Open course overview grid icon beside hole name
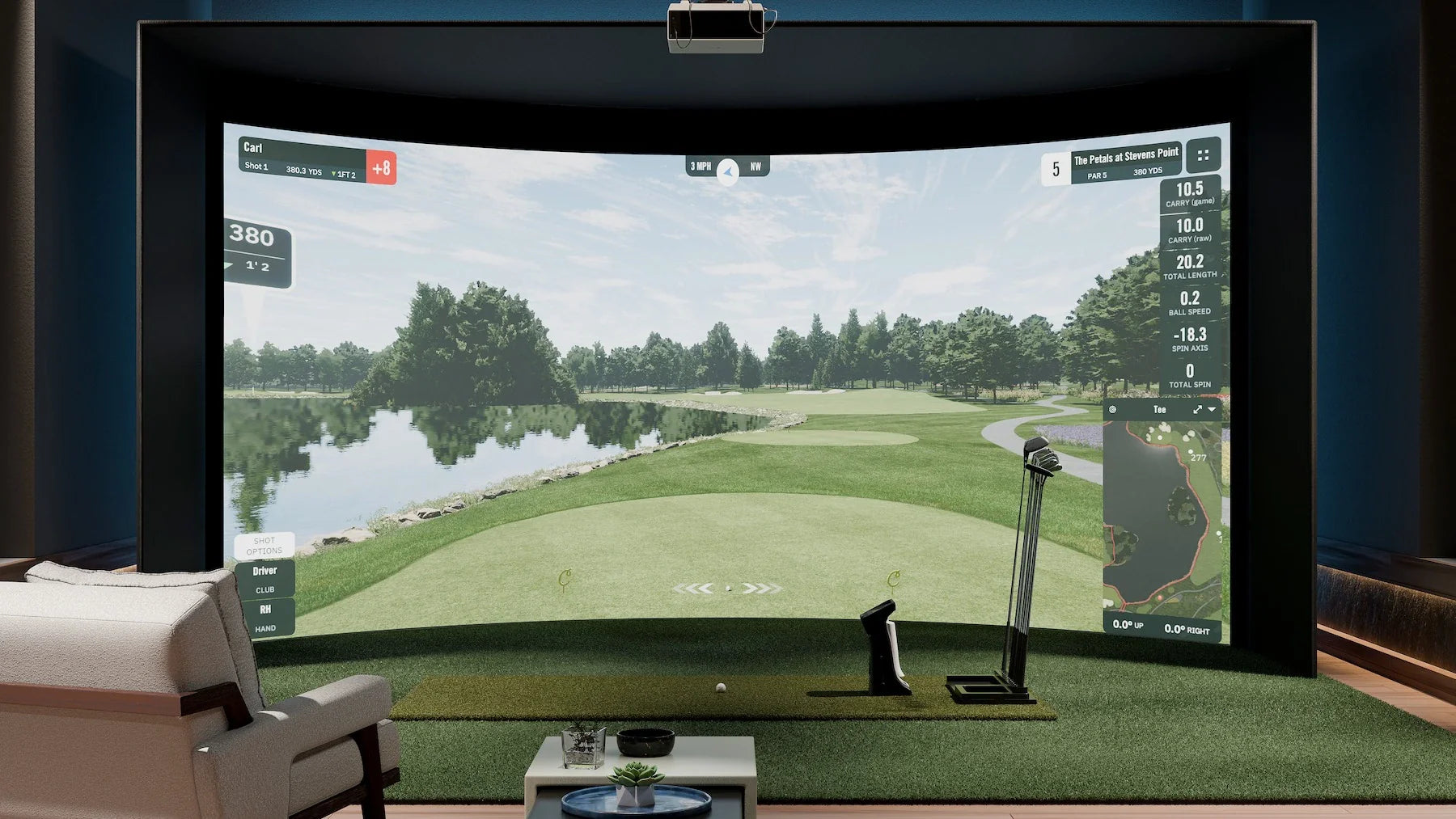1456x819 pixels. (1203, 157)
